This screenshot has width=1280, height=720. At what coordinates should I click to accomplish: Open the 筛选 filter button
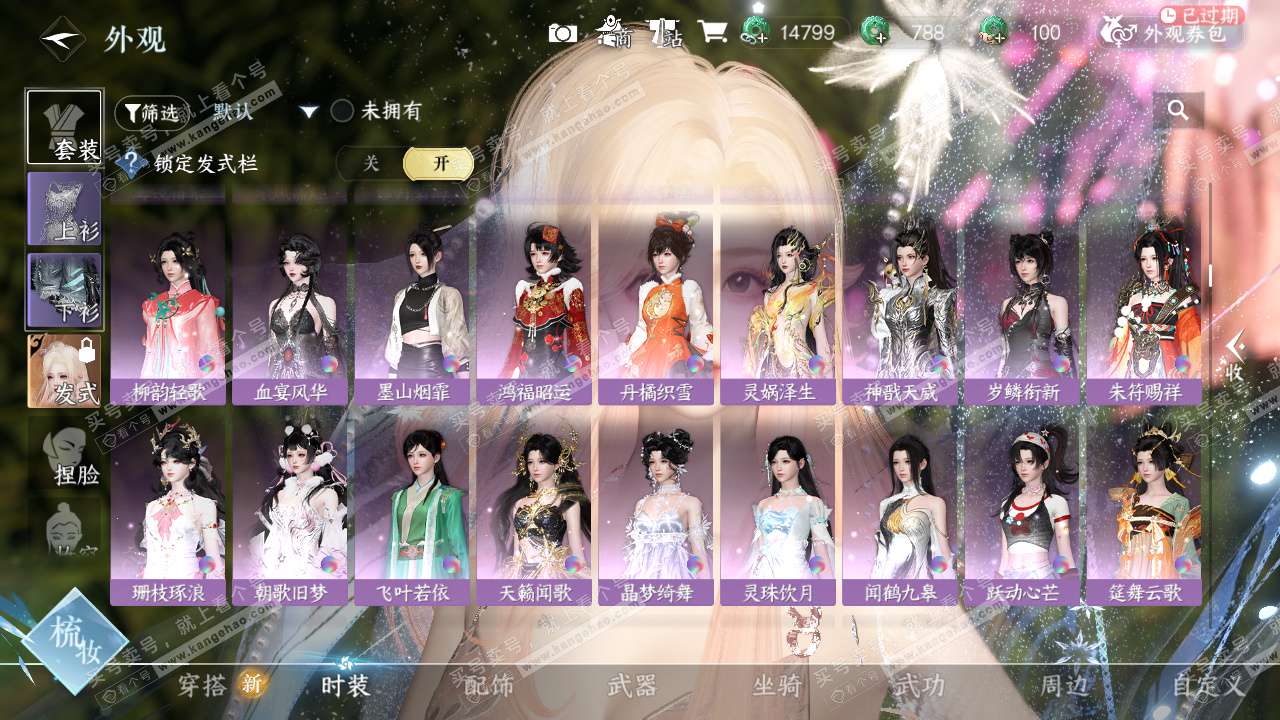(151, 113)
